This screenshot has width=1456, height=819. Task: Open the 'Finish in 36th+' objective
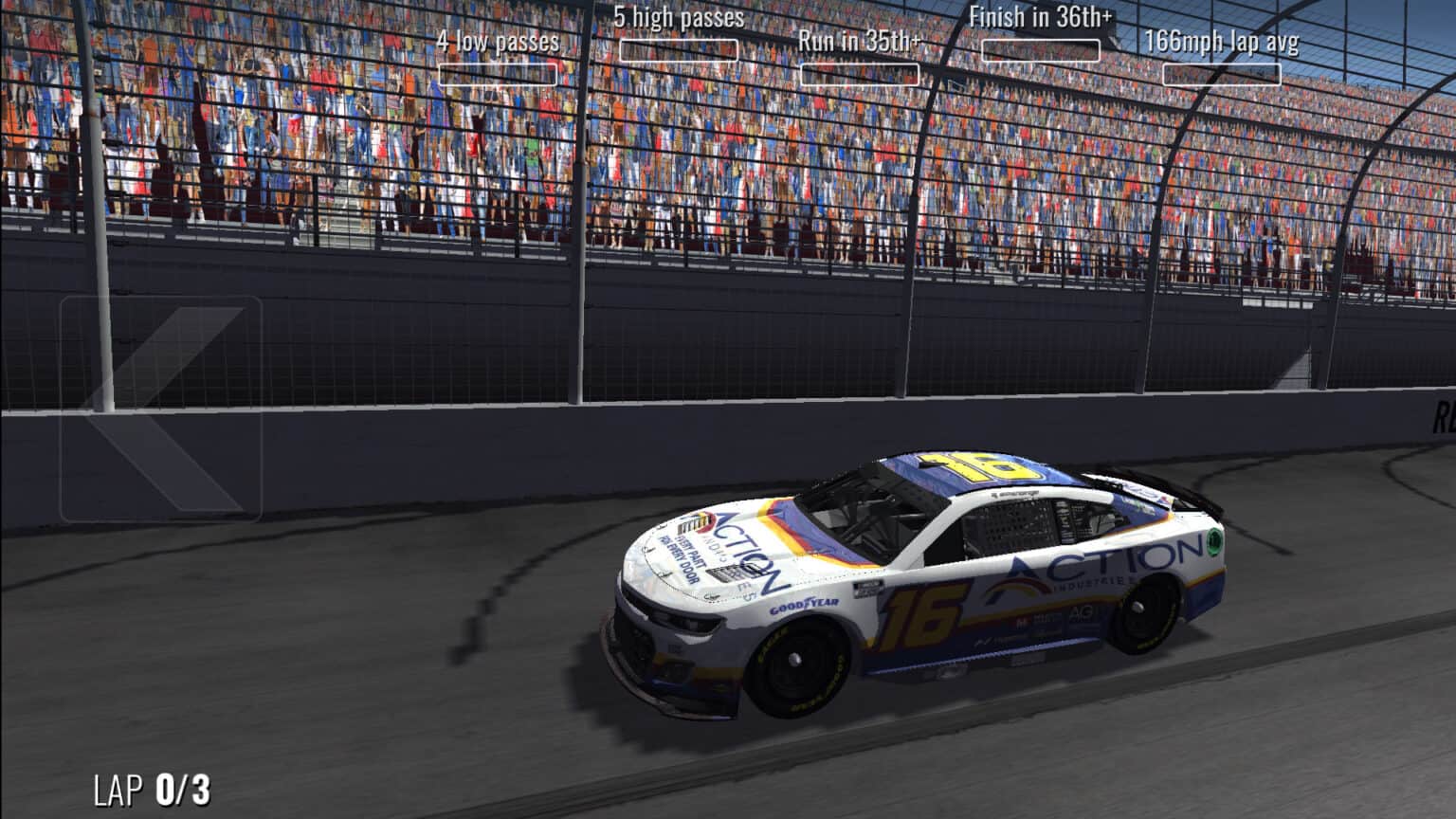[x=1040, y=15]
